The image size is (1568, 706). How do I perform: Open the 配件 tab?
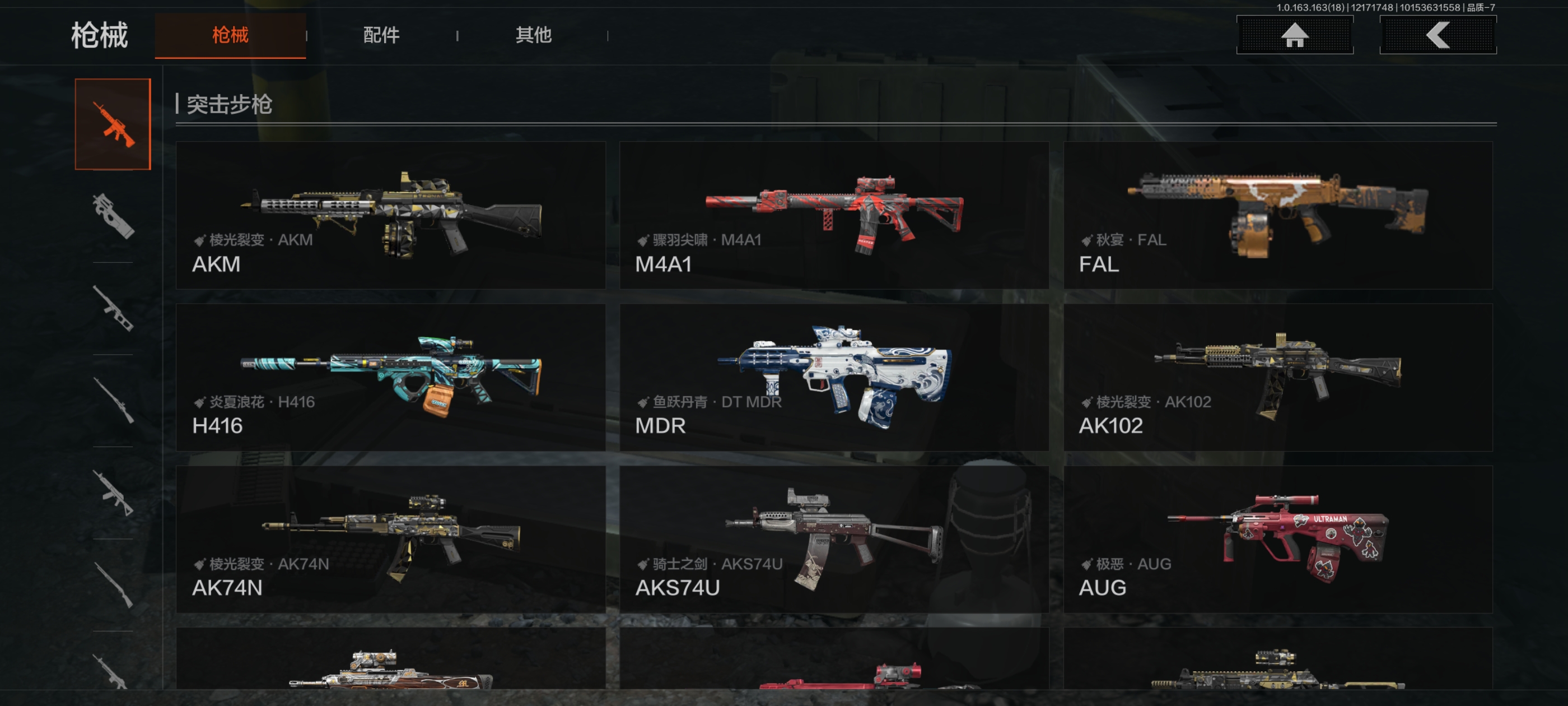pos(381,35)
